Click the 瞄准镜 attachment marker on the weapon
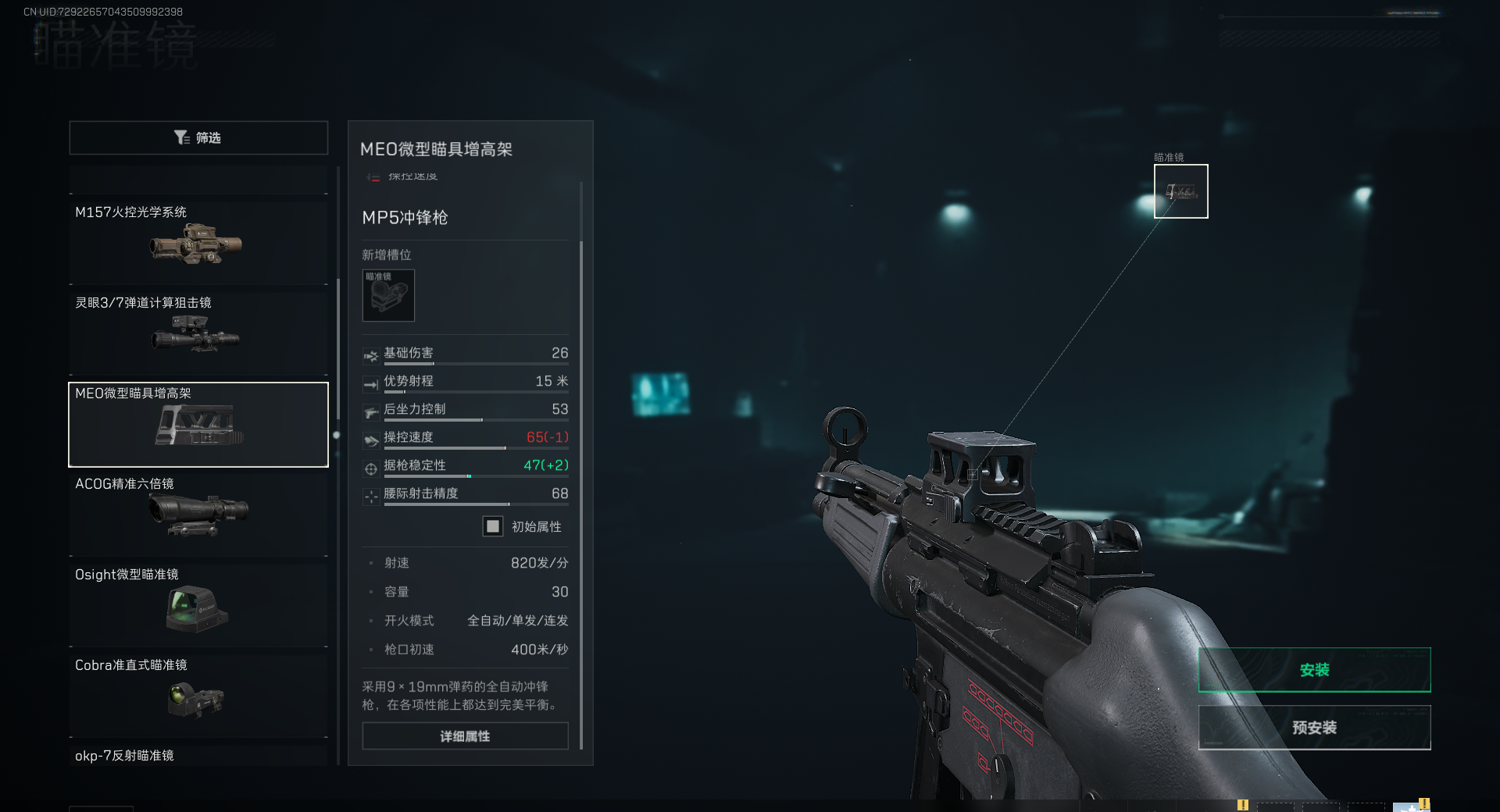Screen dimensions: 1500x812 point(1180,191)
